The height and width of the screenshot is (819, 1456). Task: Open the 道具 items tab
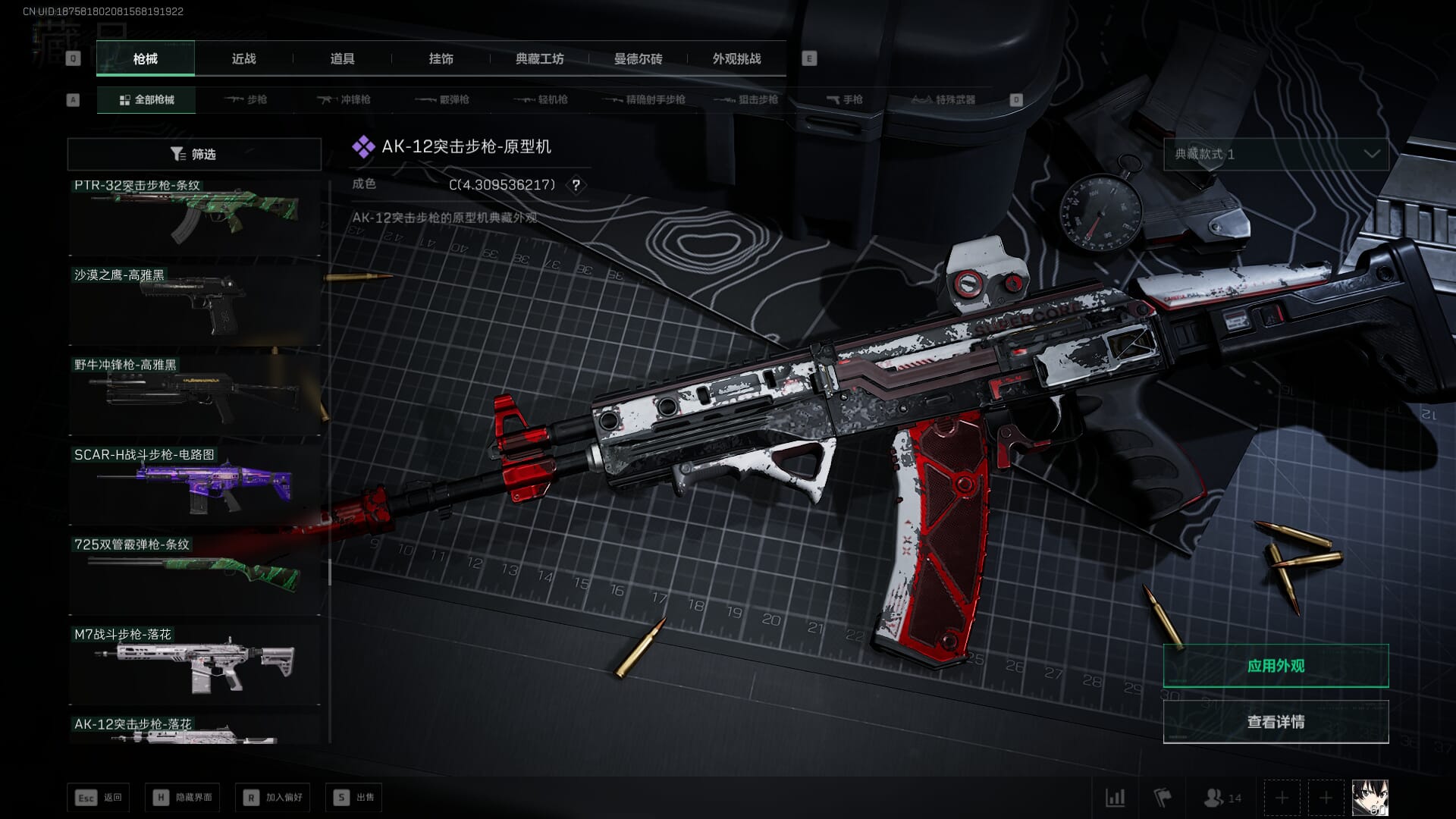pos(342,58)
